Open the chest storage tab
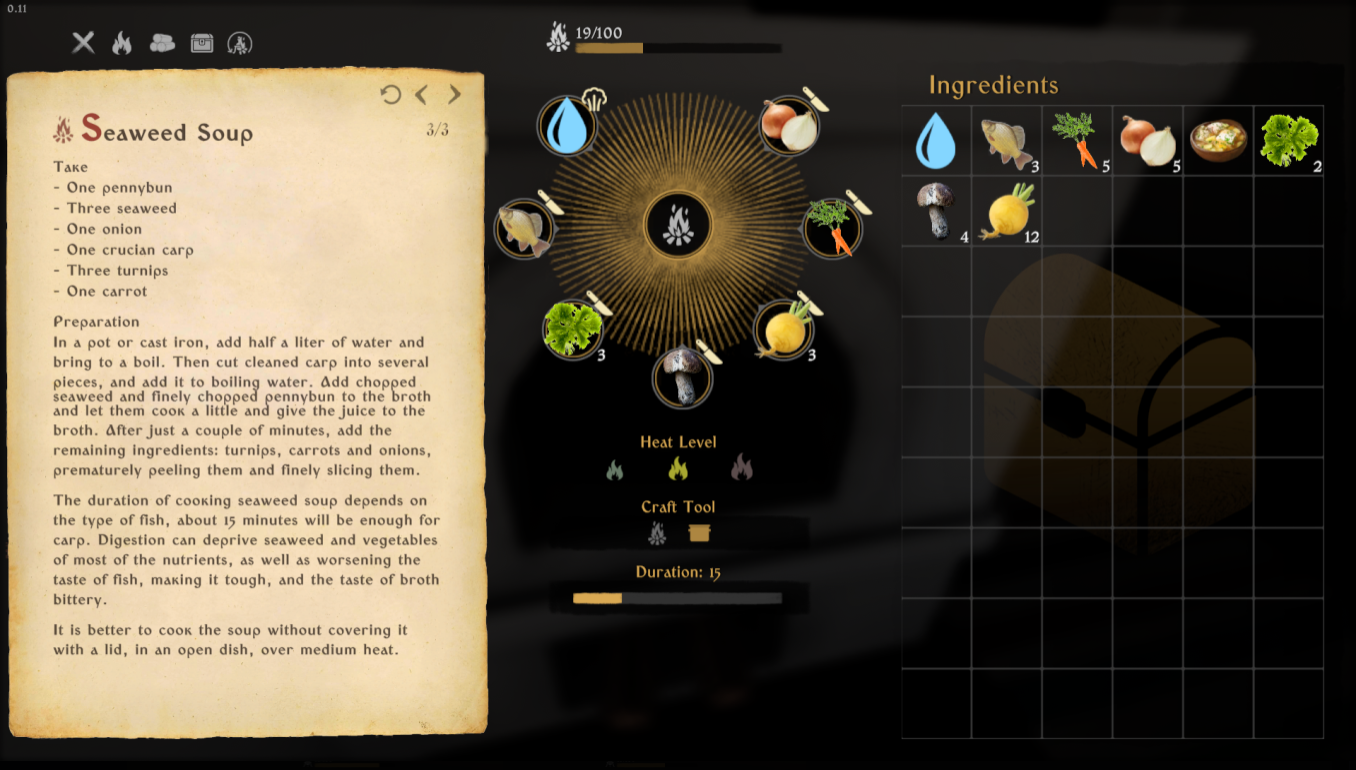Viewport: 1356px width, 770px height. tap(202, 43)
